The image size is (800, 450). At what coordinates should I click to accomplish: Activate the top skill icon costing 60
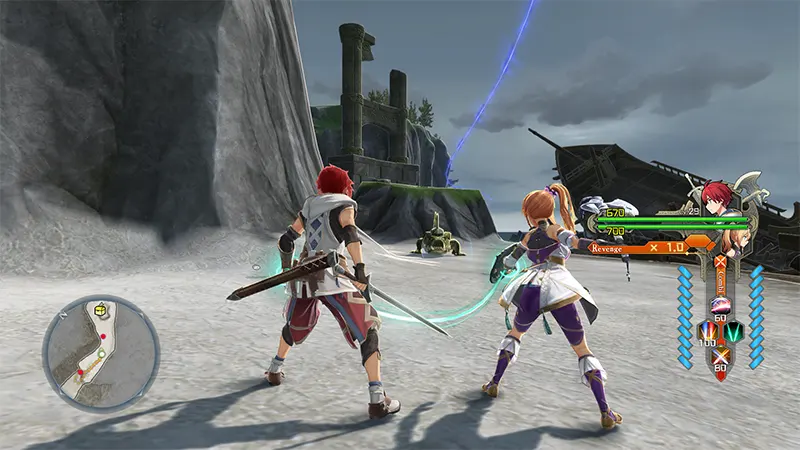click(718, 304)
